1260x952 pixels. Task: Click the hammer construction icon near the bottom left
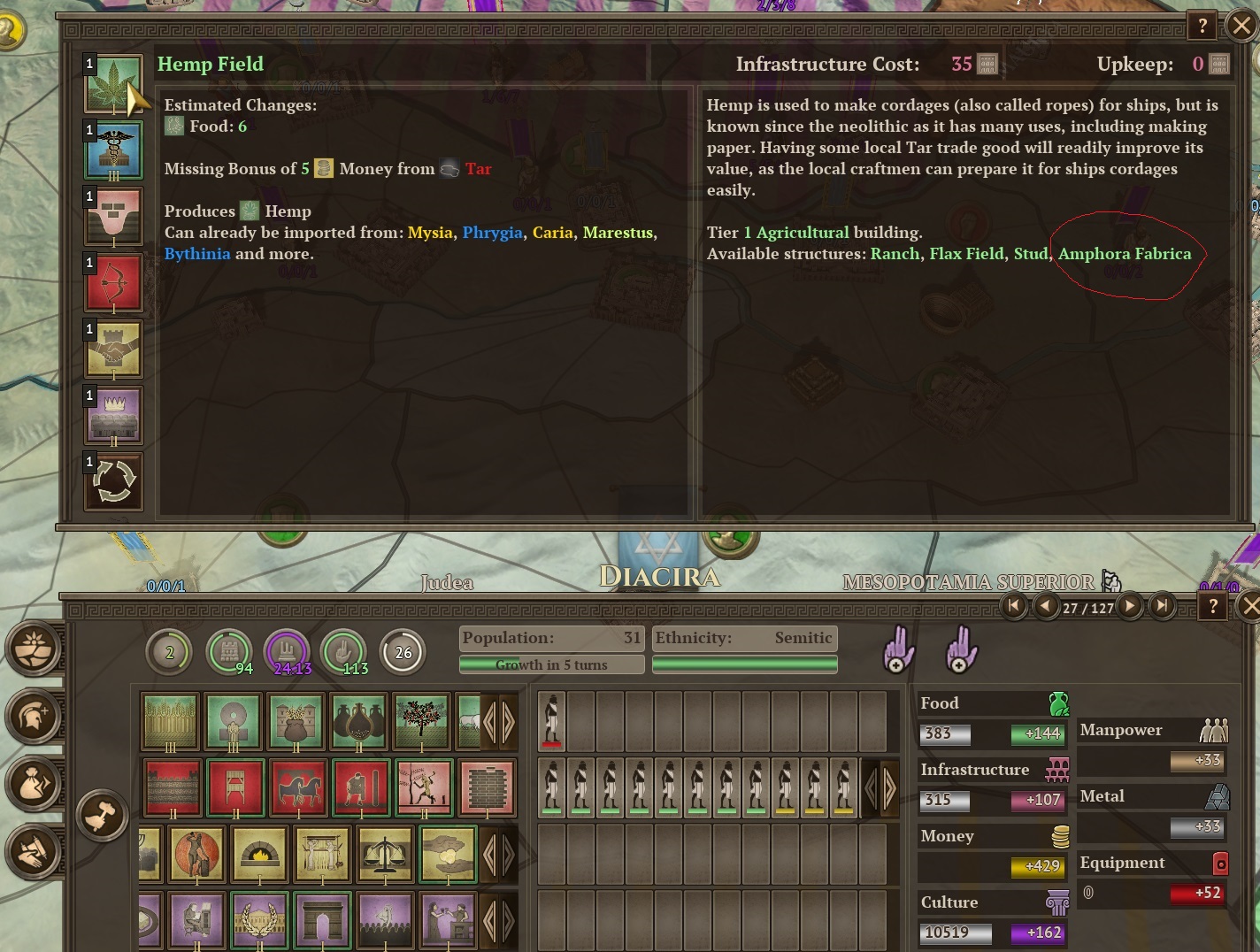pos(104,816)
